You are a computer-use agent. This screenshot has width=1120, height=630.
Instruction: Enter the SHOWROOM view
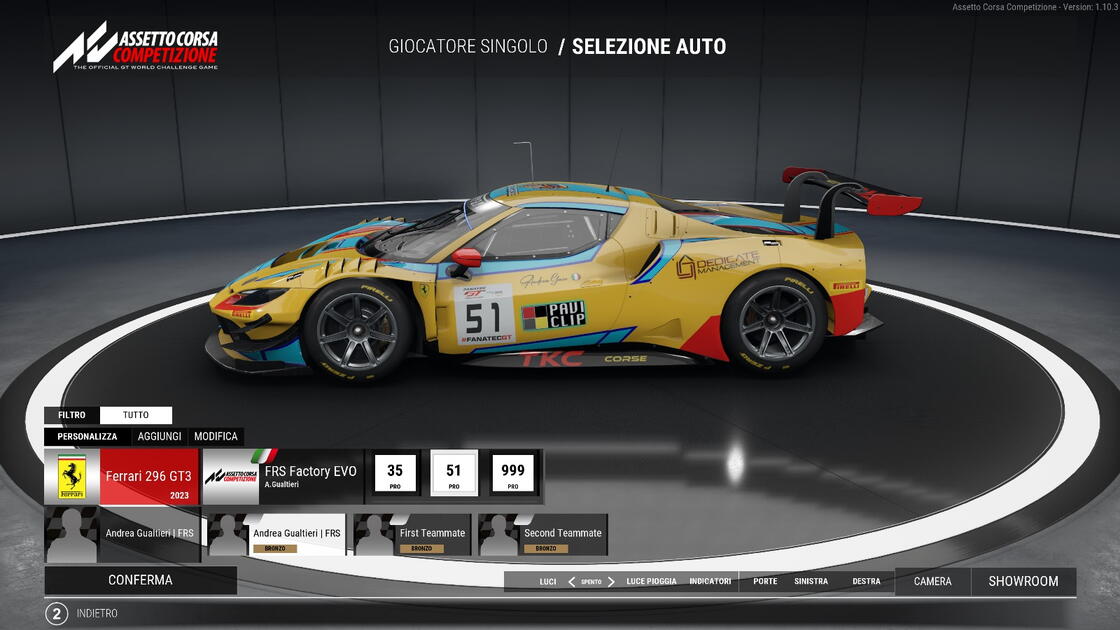[1023, 581]
